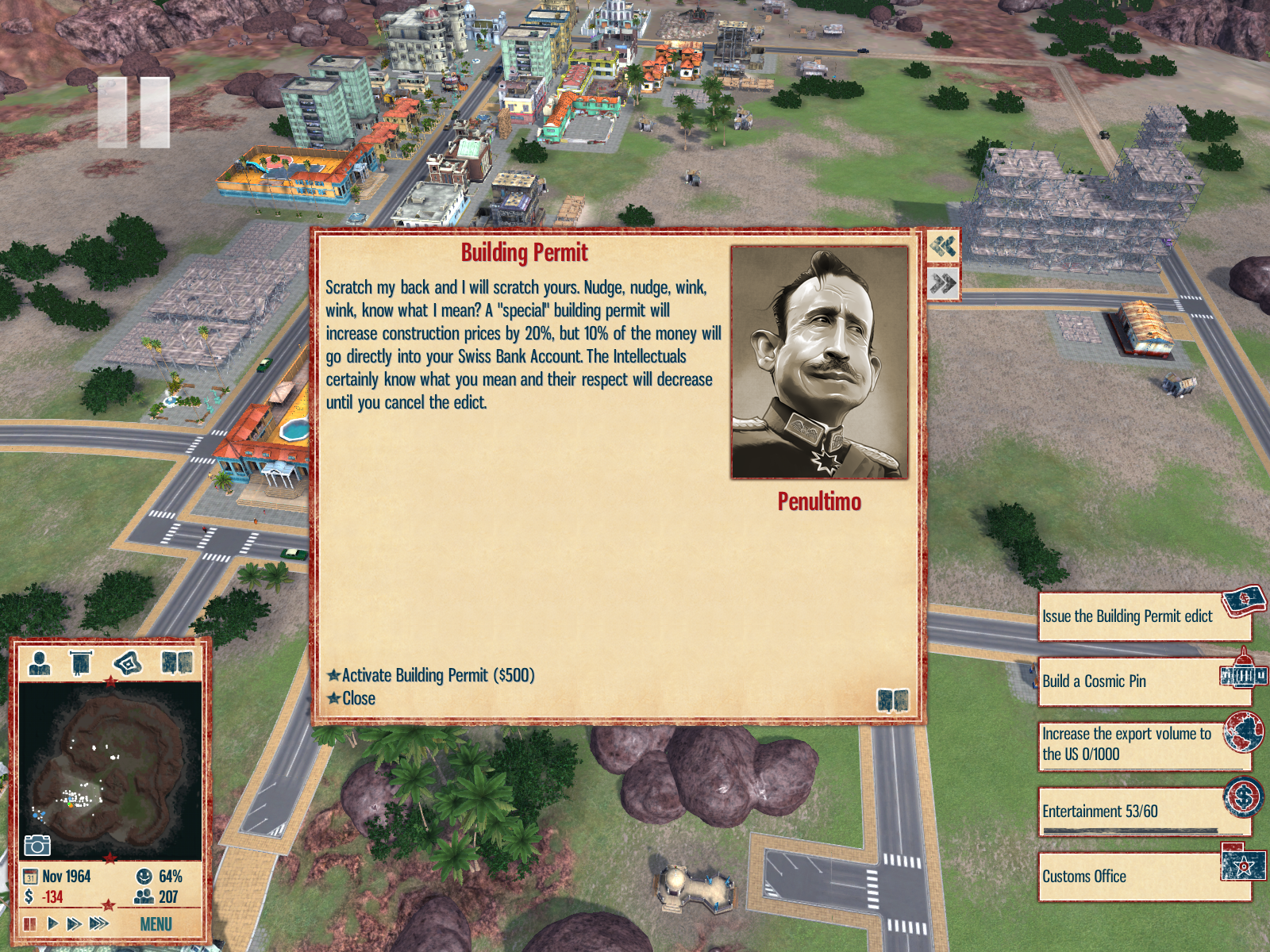This screenshot has height=952, width=1270.
Task: Set game to normal play speed
Action: pyautogui.click(x=52, y=923)
